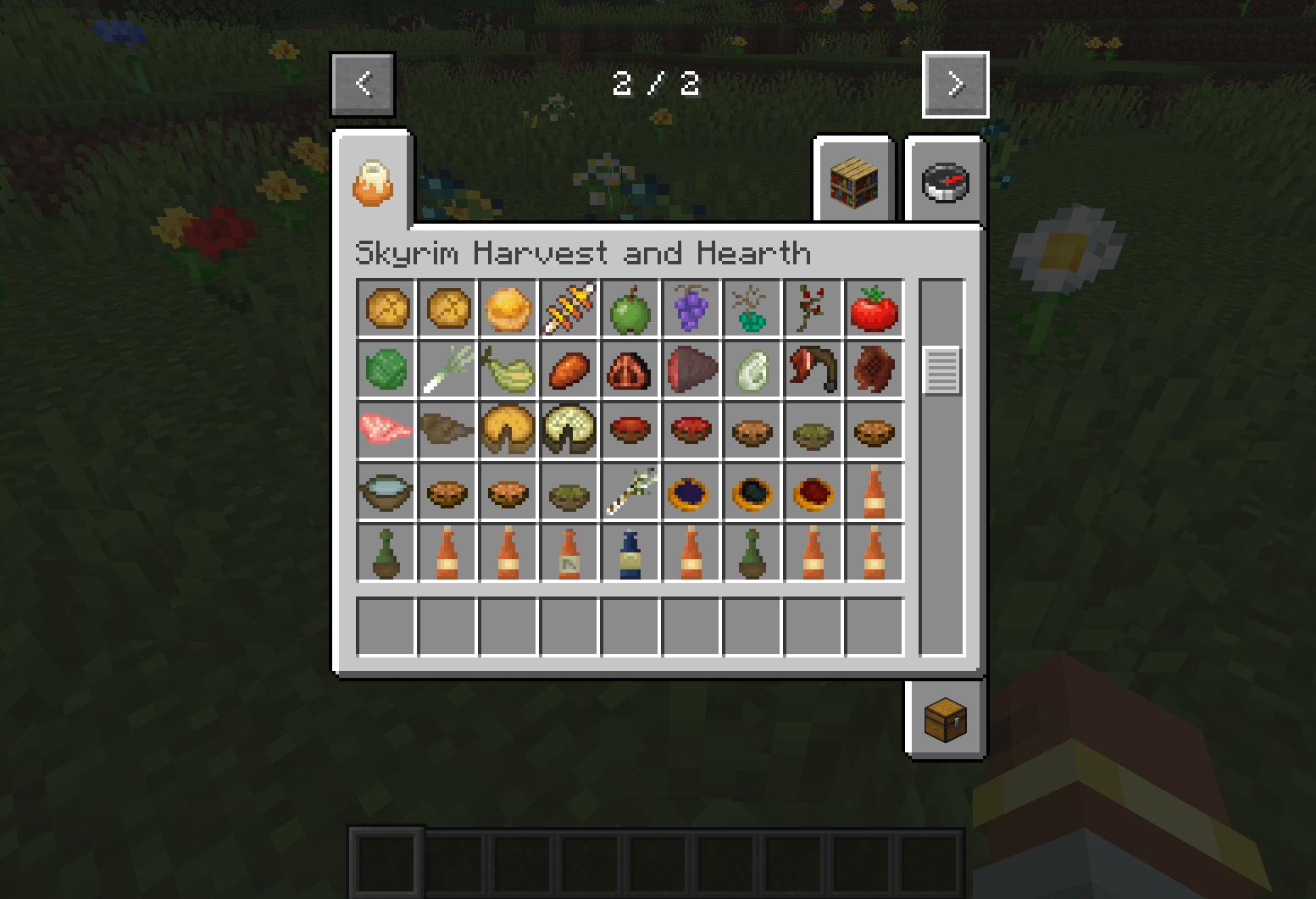Screen dimensions: 1316x899
Task: Pick the blue bottle item
Action: point(630,553)
